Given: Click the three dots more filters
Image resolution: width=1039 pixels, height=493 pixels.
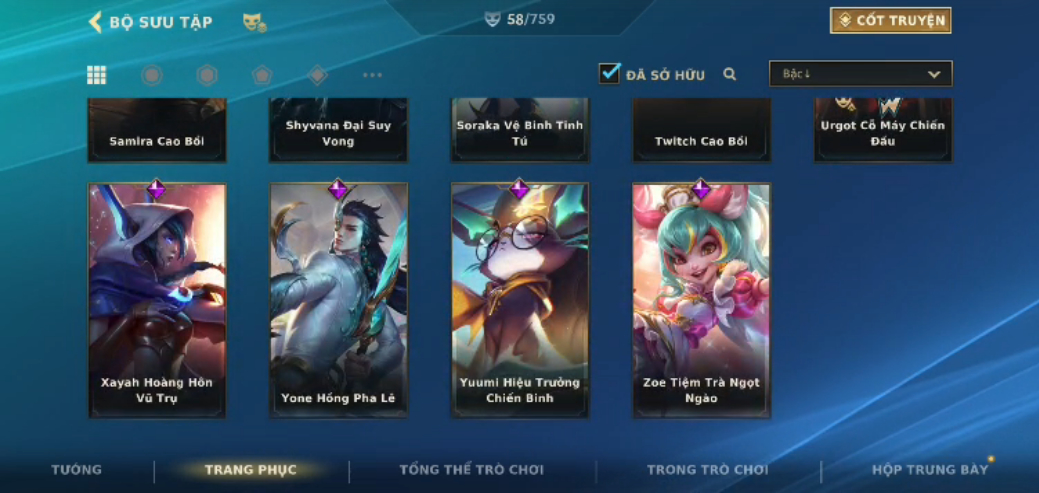Looking at the screenshot, I should [x=372, y=75].
